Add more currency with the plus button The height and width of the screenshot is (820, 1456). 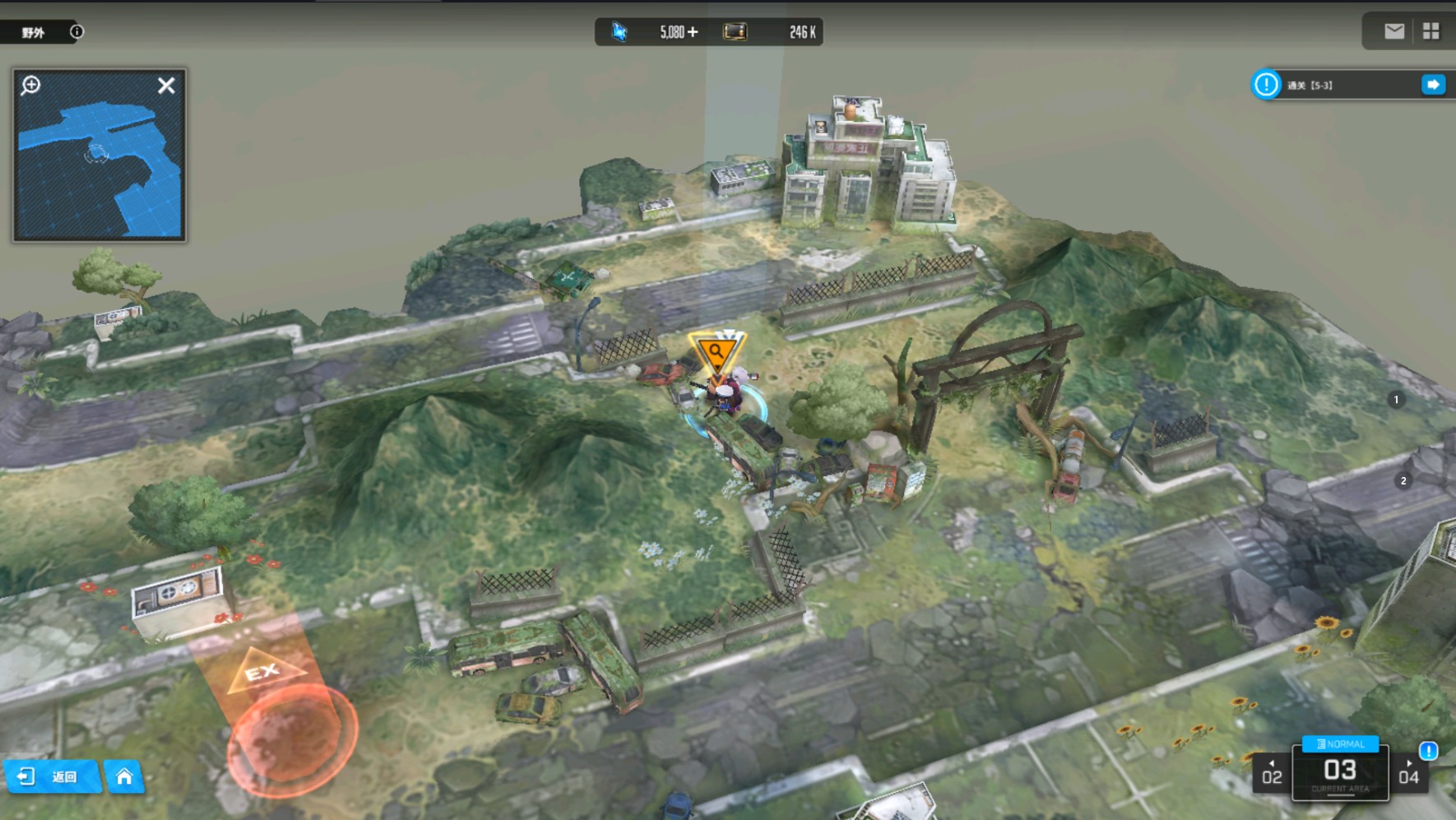(693, 32)
